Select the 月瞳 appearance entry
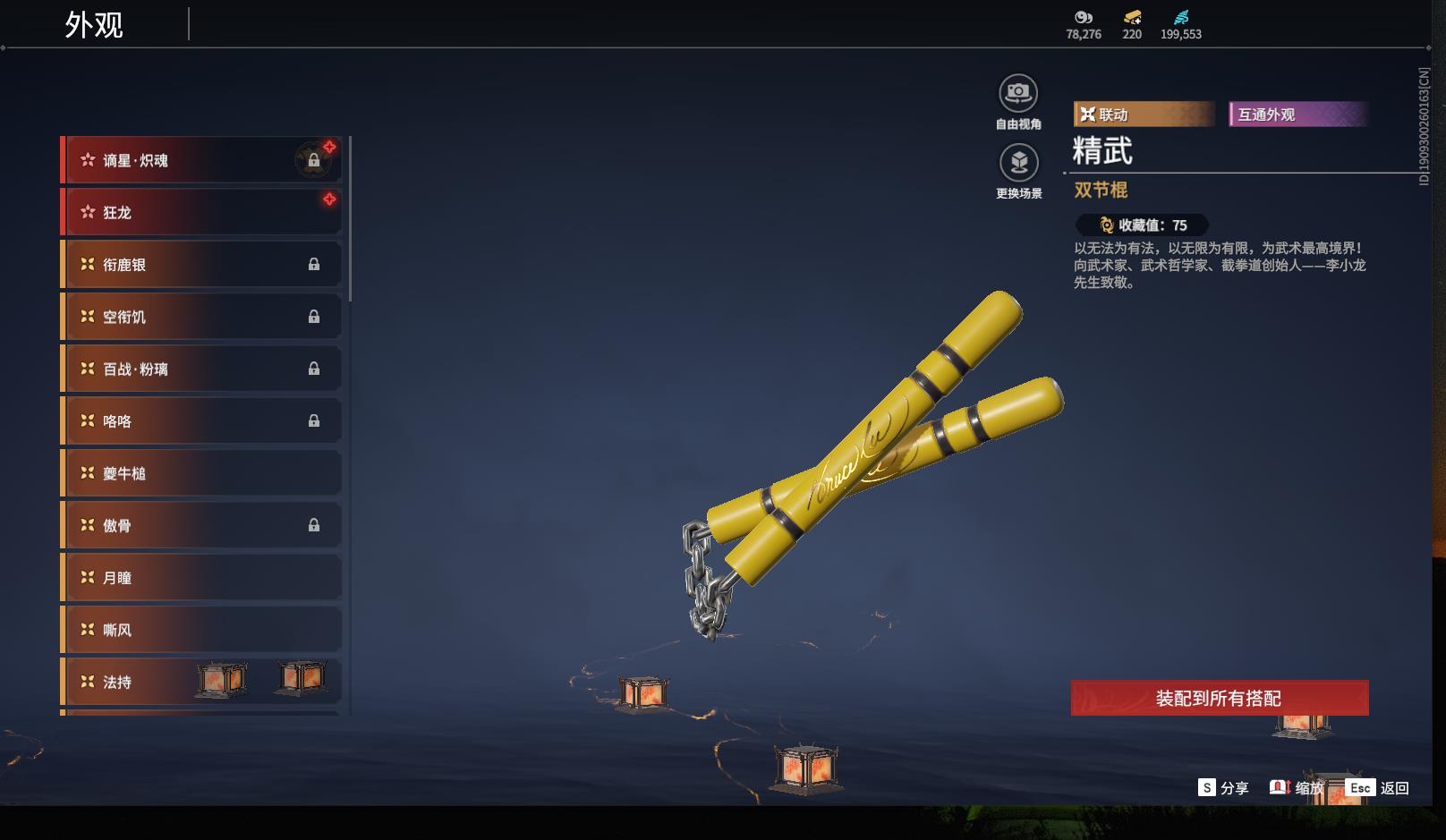This screenshot has width=1446, height=840. tap(201, 578)
